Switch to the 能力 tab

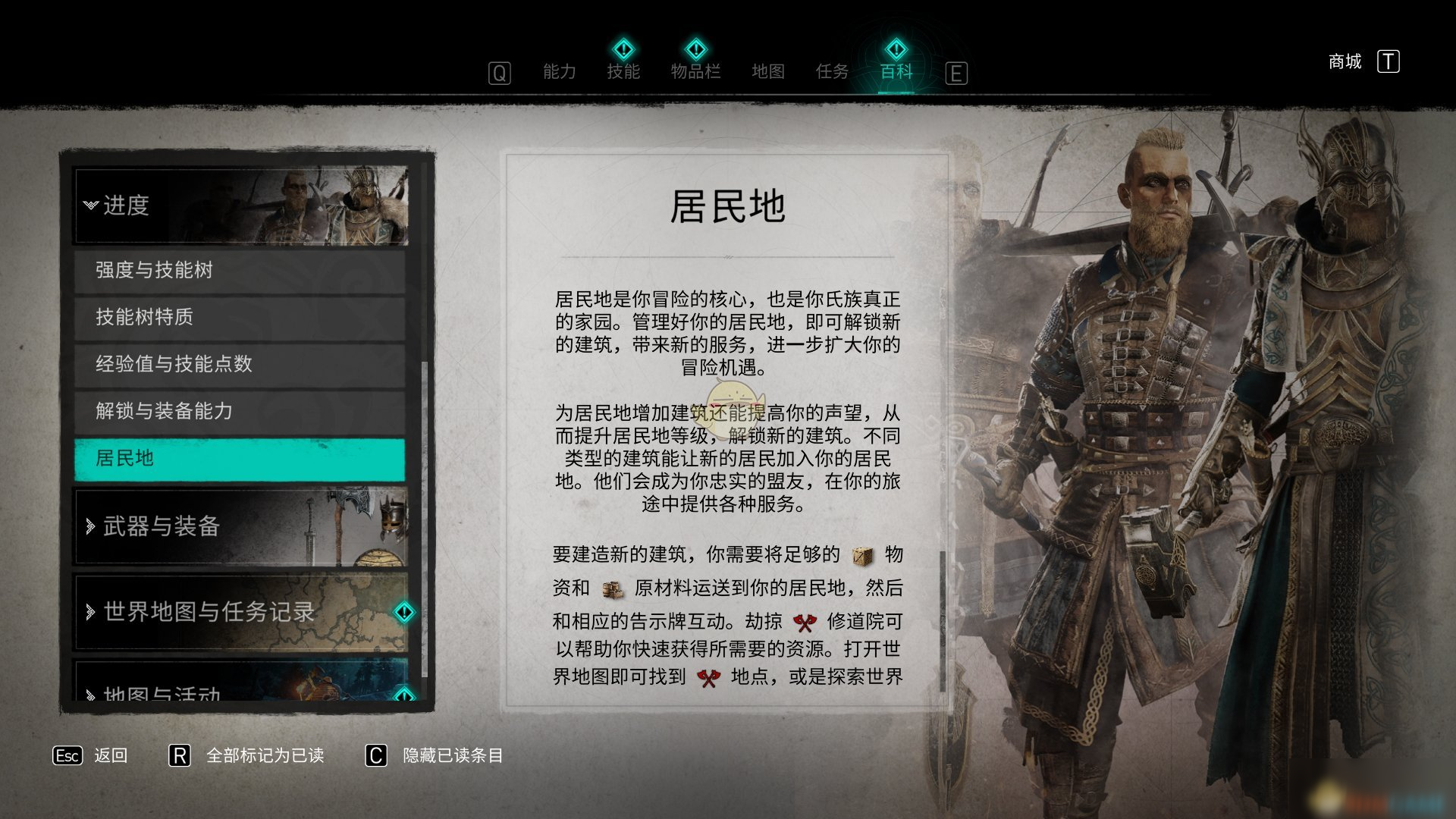(x=559, y=72)
